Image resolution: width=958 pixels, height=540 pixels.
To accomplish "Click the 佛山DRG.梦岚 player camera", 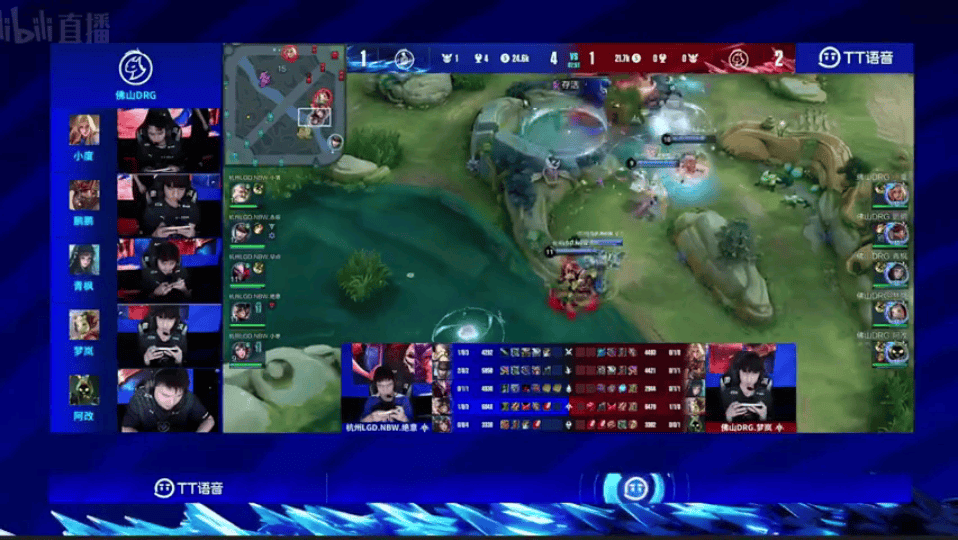I will (750, 388).
